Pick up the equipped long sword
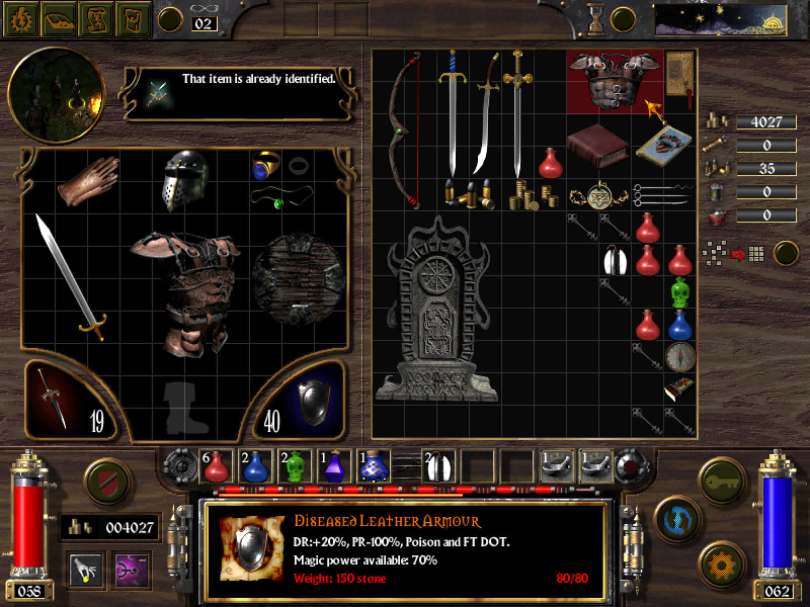Screen dimensions: 810x607 [68, 276]
